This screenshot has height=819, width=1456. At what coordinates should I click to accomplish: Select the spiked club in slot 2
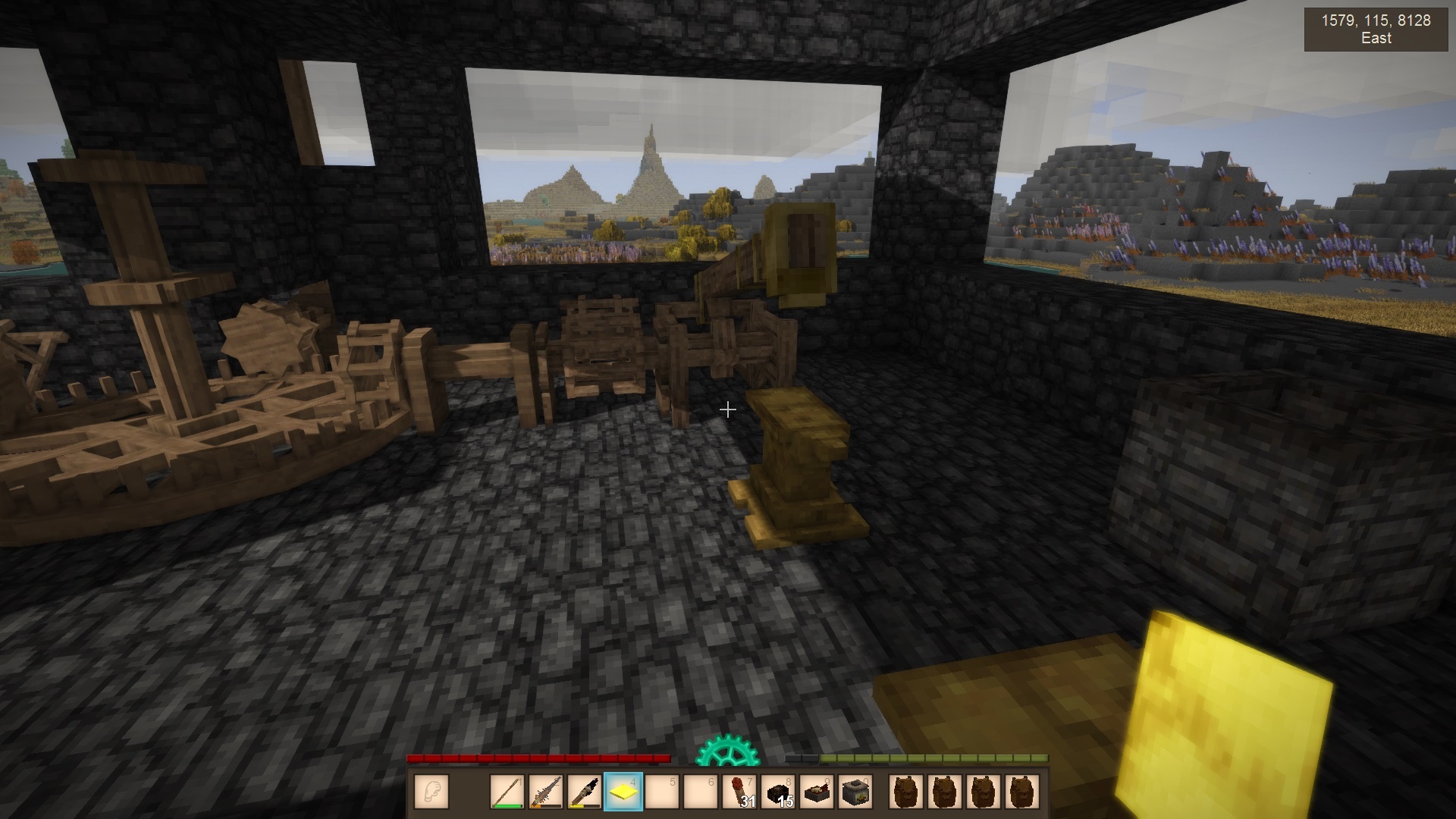coord(546,792)
